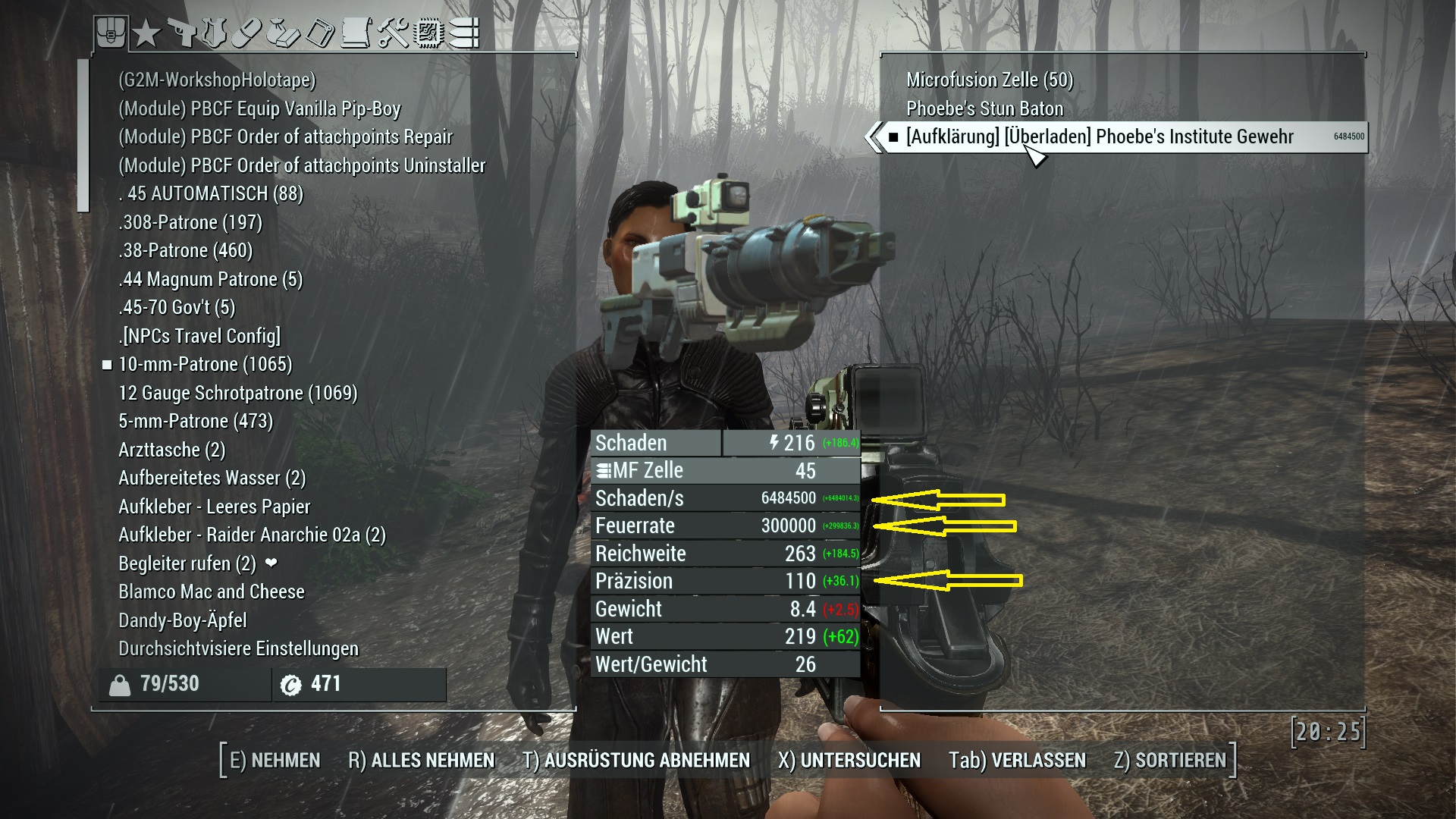The image size is (1456, 819).
Task: Switch to the pistol weapons category tab
Action: pos(180,33)
